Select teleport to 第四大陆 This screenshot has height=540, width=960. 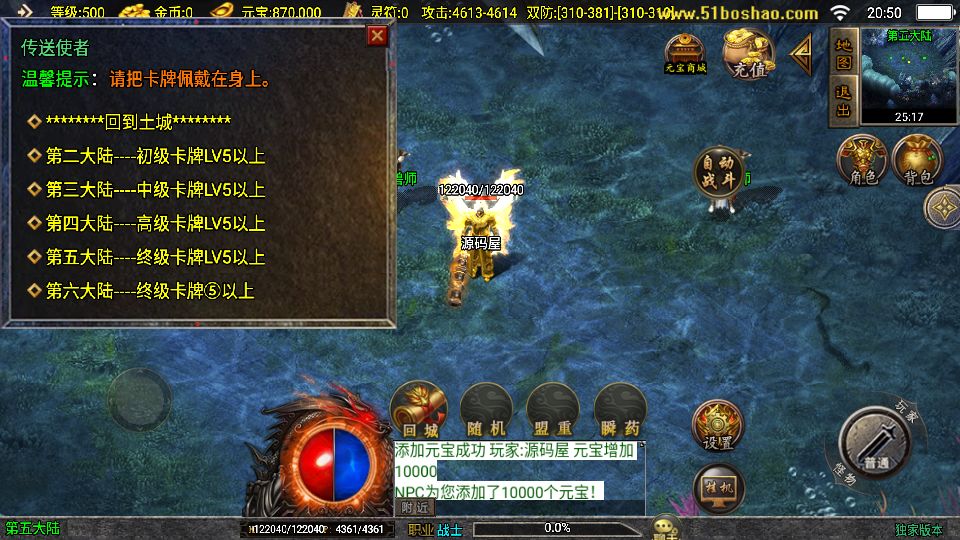155,224
